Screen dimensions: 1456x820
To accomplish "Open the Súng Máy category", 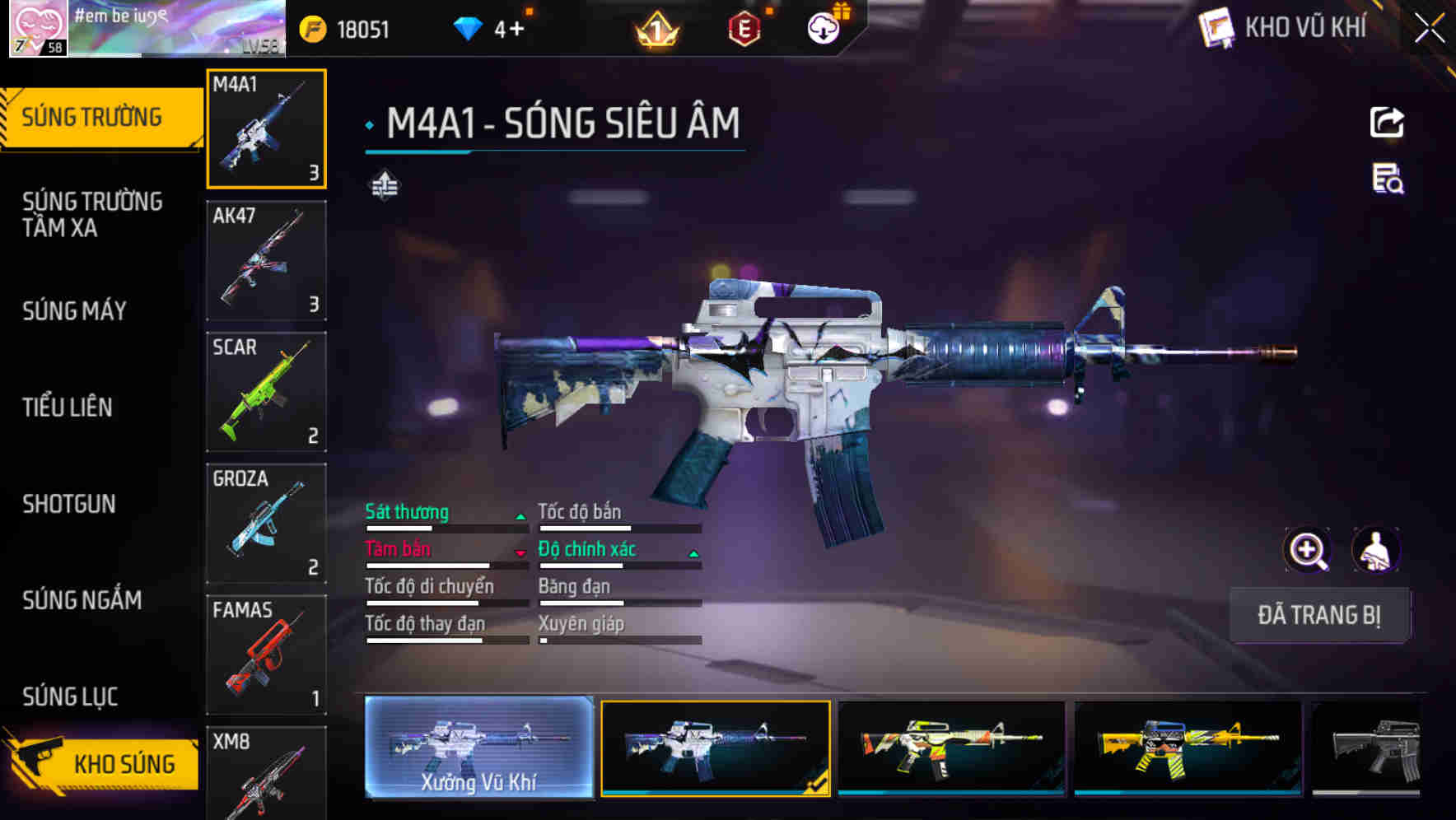I will [x=75, y=311].
